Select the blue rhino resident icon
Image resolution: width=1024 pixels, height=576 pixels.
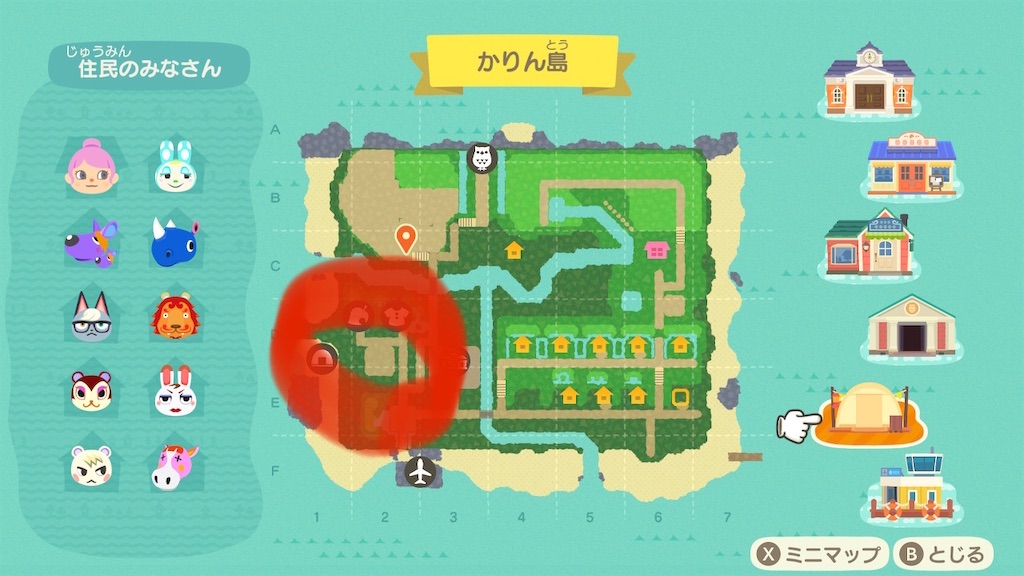point(174,243)
